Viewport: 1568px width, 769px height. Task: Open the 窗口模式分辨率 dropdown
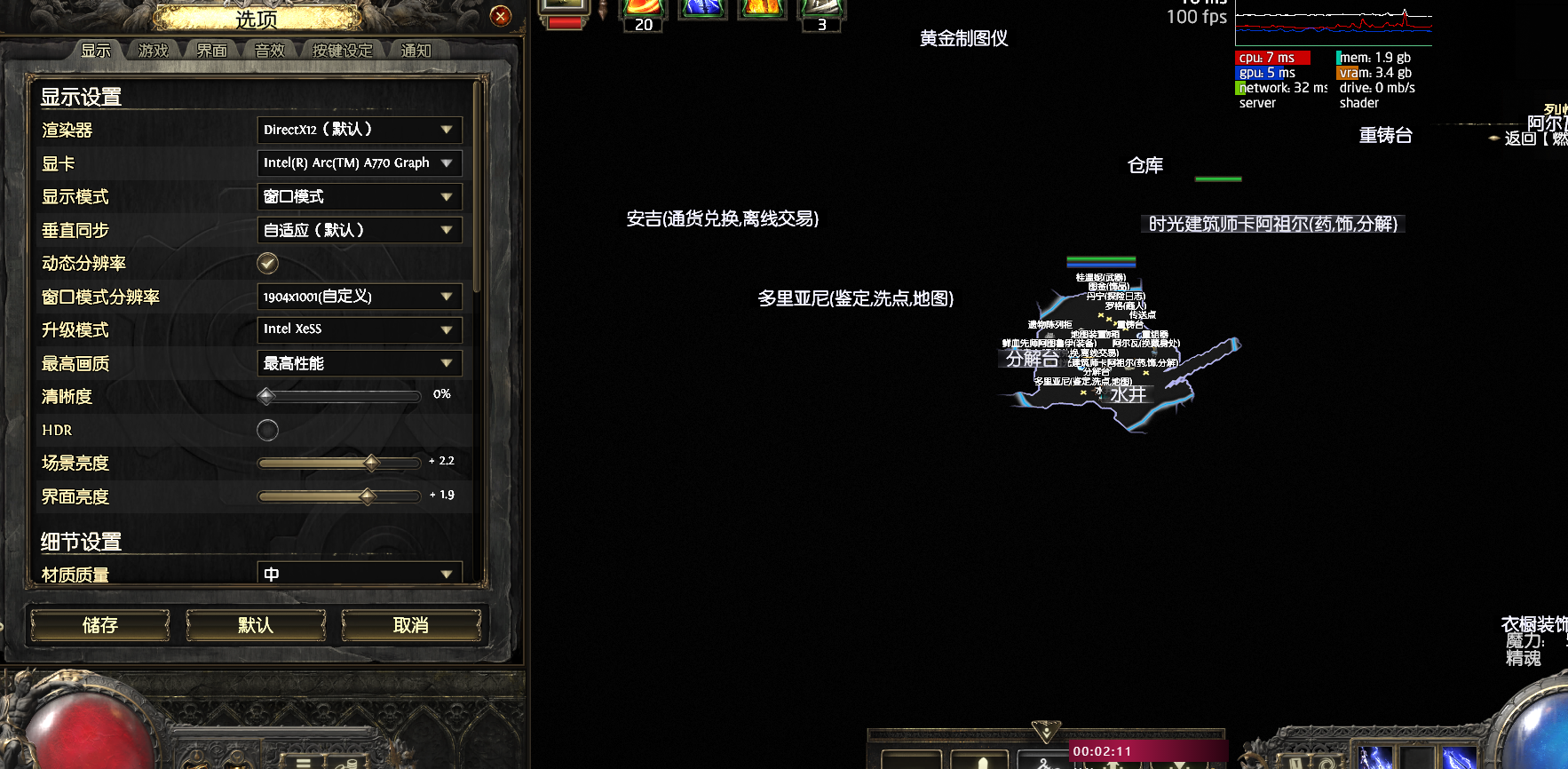point(359,297)
